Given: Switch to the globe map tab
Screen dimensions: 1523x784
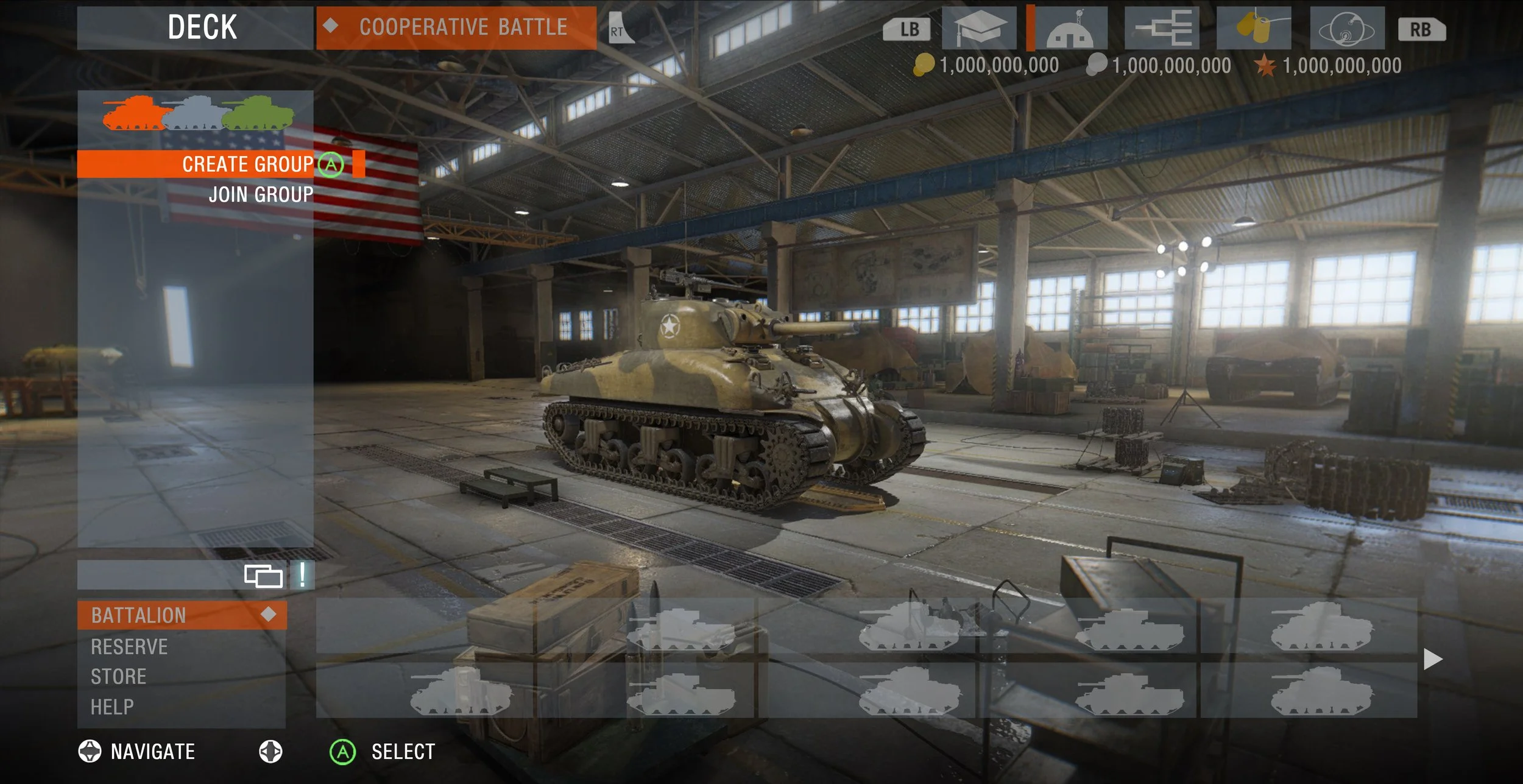Looking at the screenshot, I should point(1347,29).
